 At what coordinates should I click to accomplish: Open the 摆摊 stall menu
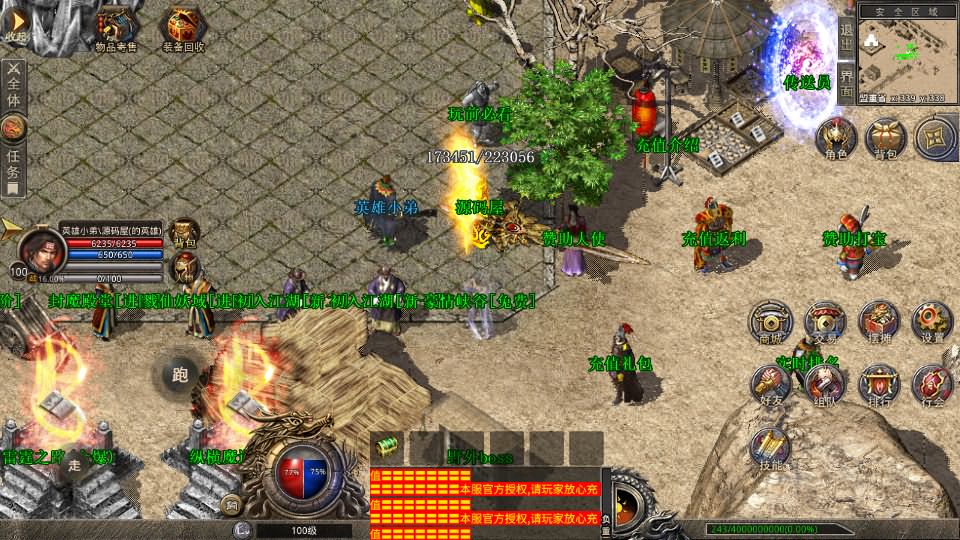point(879,322)
